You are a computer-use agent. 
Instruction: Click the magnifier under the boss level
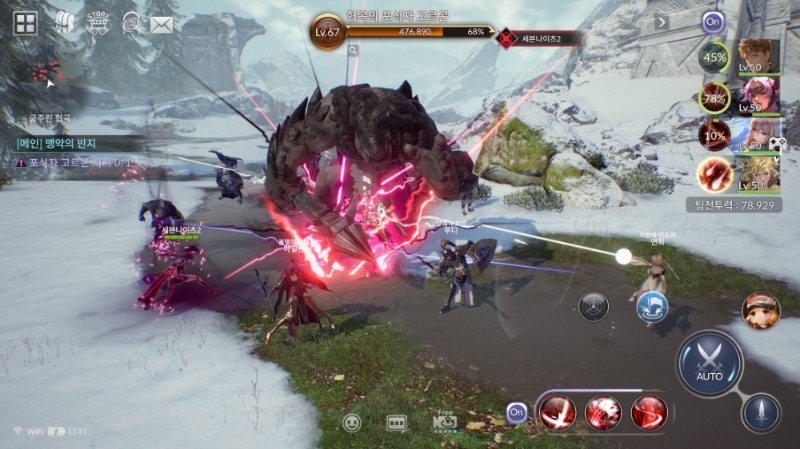[354, 49]
